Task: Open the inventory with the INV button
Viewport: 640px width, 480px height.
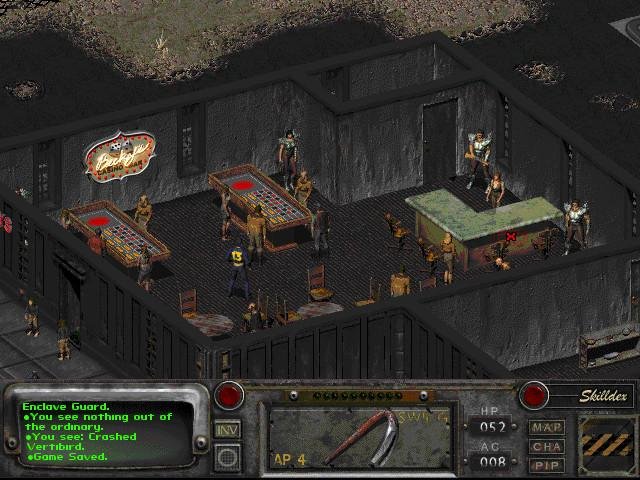Action: [227, 430]
